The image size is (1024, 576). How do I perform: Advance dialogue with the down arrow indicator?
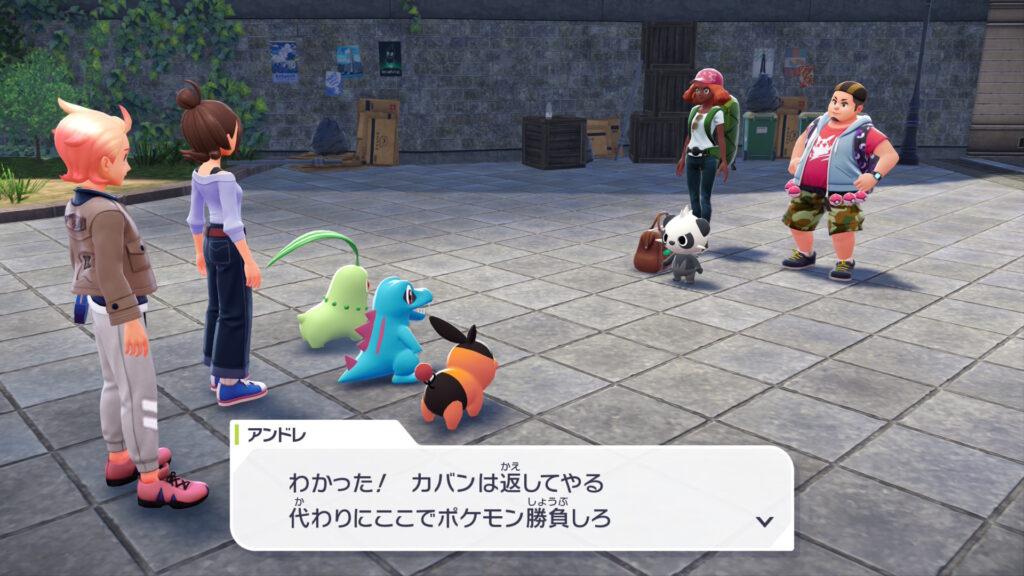tap(765, 521)
